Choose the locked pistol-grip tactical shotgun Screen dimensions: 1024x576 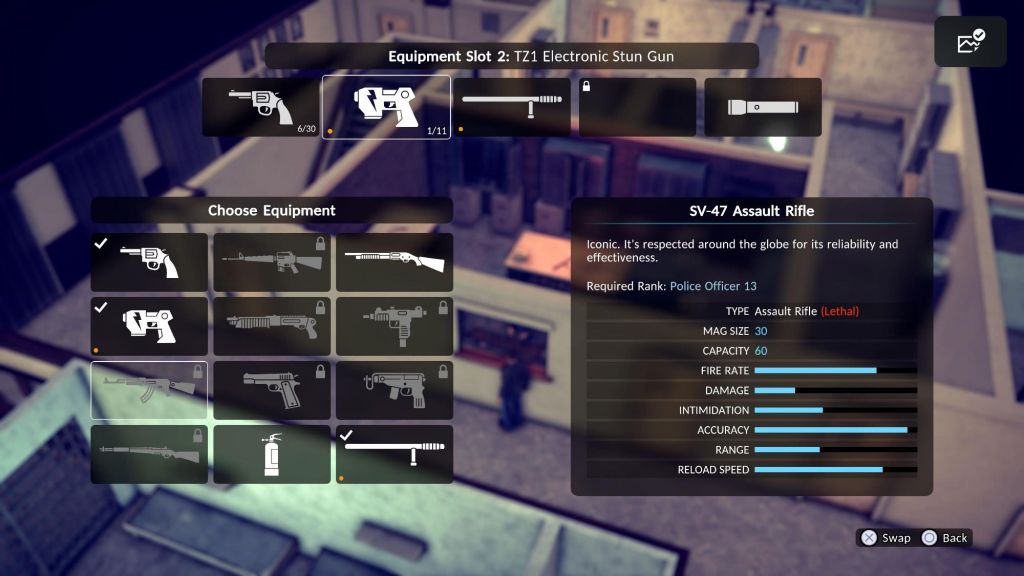point(271,327)
